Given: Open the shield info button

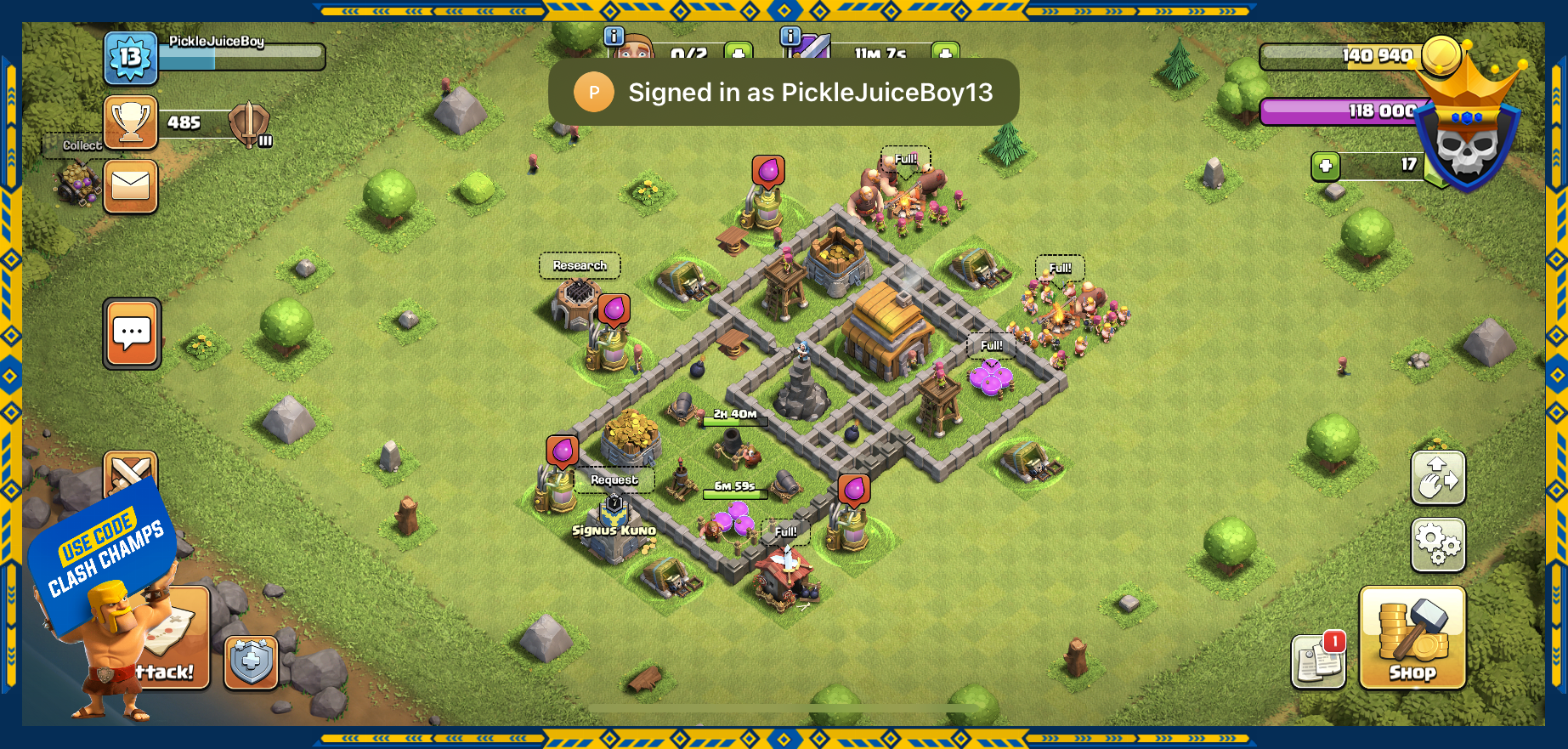Looking at the screenshot, I should click(x=251, y=662).
